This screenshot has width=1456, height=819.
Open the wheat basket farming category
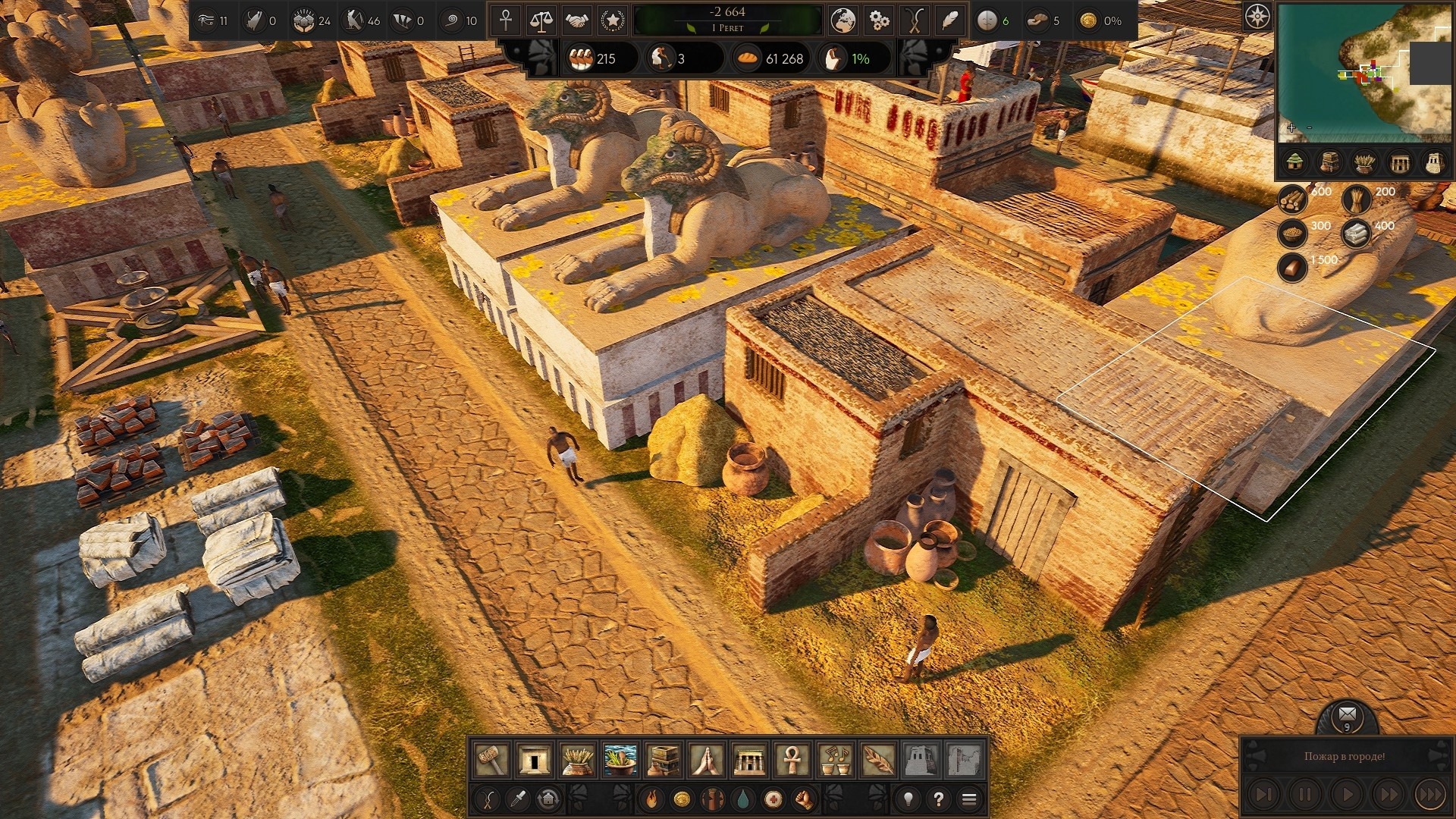click(x=577, y=759)
